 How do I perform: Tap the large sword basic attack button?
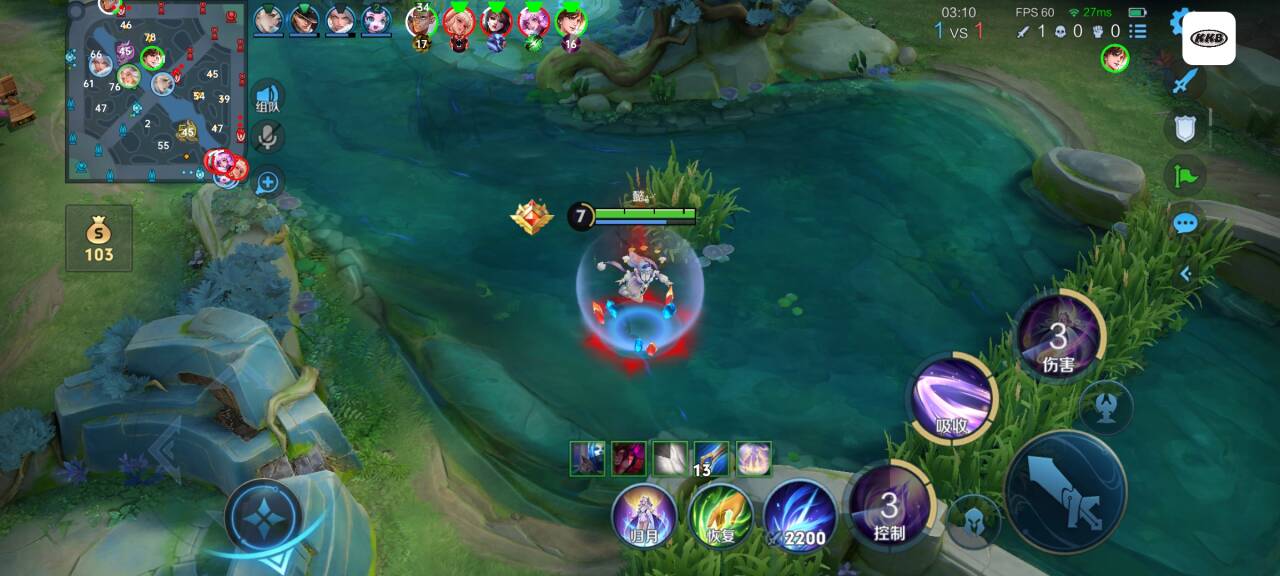click(1065, 492)
